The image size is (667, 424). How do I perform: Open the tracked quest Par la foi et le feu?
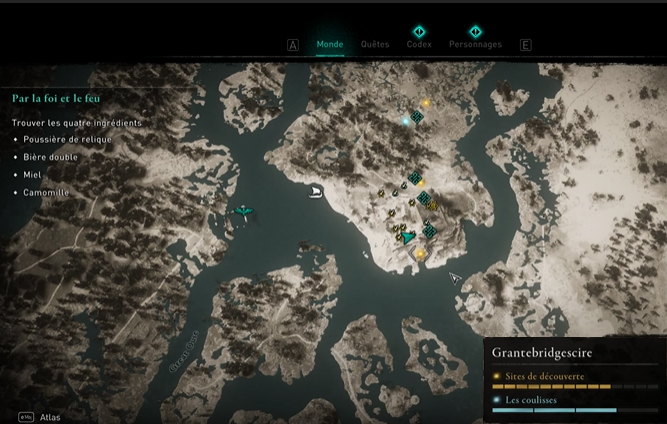pos(55,99)
